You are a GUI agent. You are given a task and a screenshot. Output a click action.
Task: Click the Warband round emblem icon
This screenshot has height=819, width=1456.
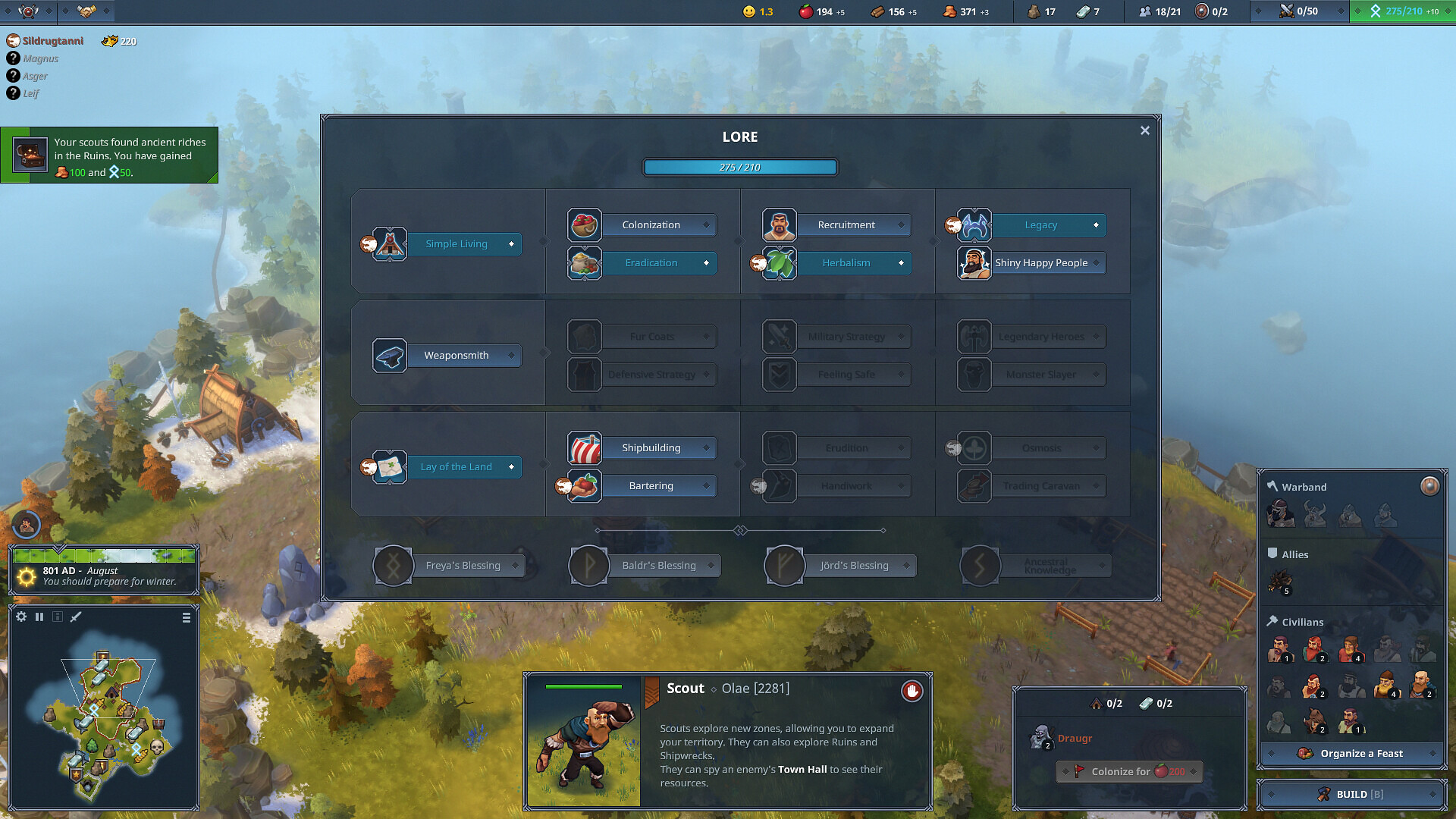pos(1430,487)
